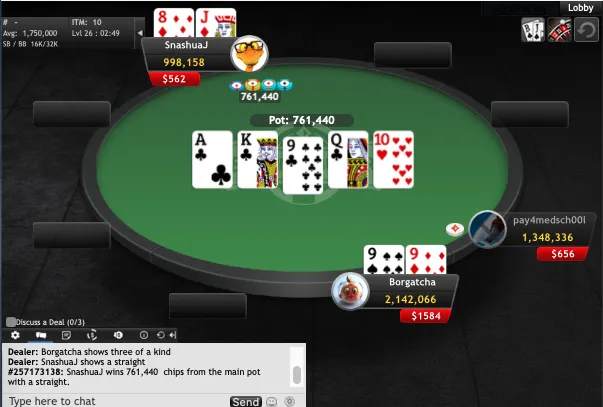Viewport: 603px width, 407px height.
Task: Open chat settings gear beside the emoji
Action: coord(289,401)
